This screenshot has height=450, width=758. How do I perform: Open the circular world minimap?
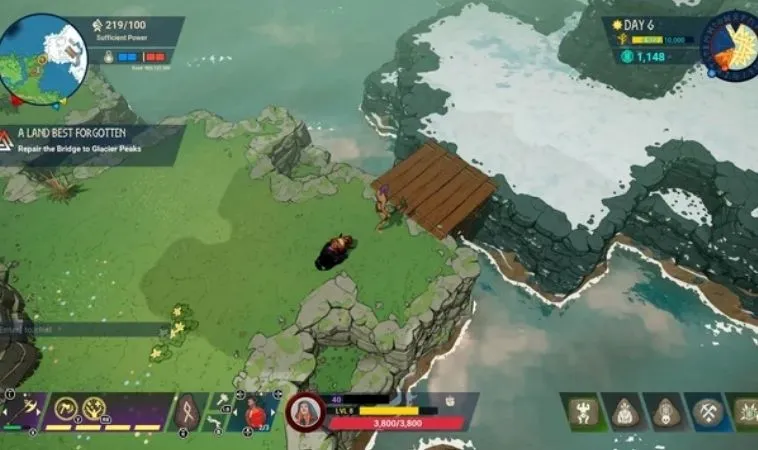tap(43, 58)
